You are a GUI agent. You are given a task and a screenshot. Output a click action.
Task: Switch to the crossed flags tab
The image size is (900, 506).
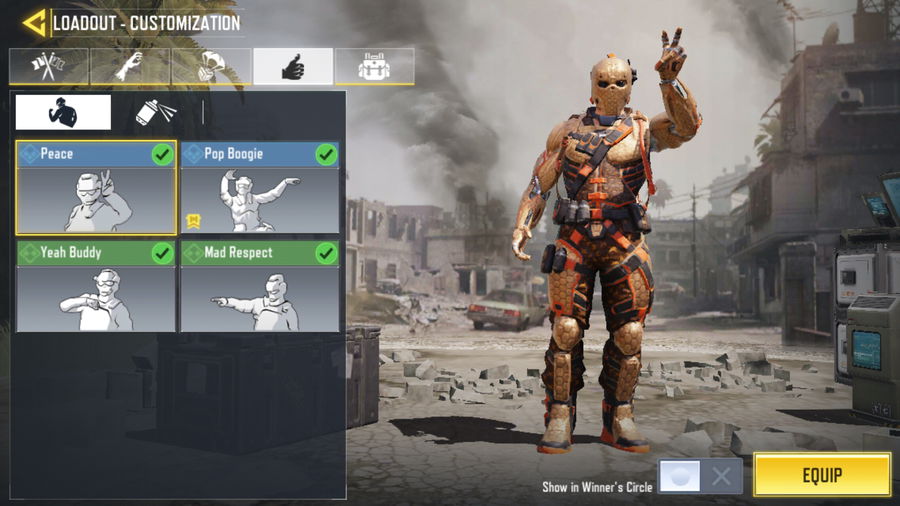(x=48, y=66)
